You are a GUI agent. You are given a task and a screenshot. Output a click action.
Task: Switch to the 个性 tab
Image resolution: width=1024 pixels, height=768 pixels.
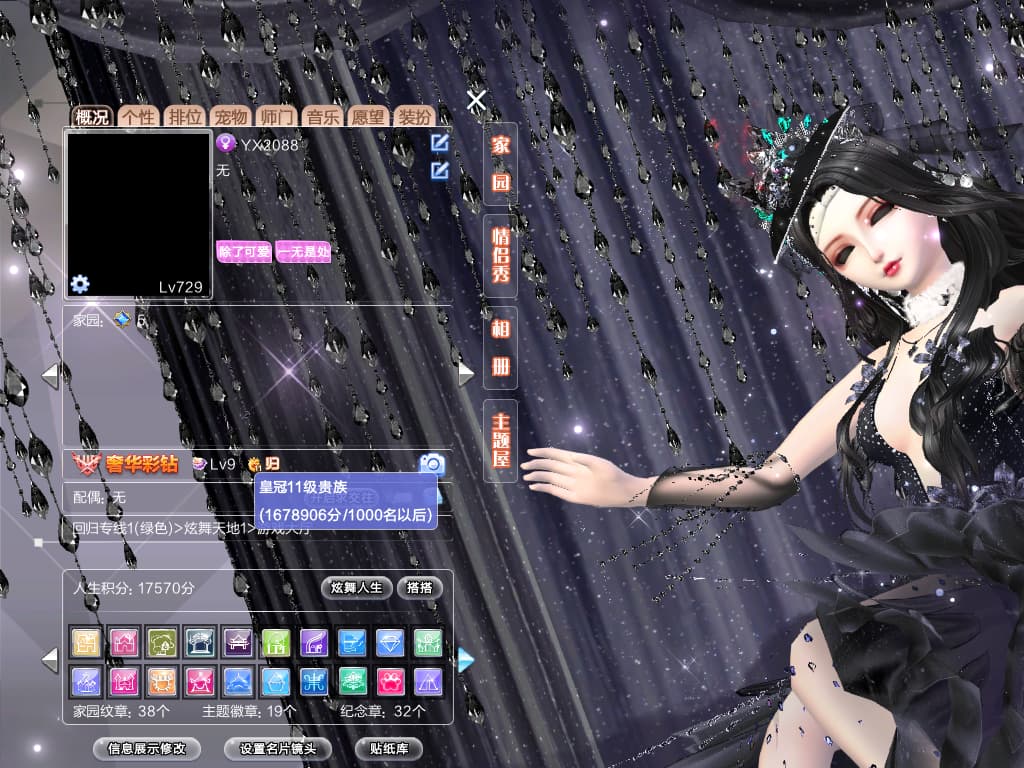138,116
